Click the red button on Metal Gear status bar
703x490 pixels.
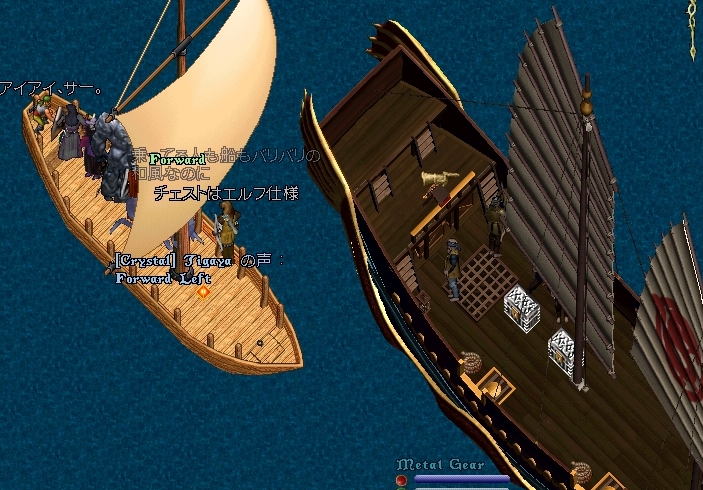point(402,480)
